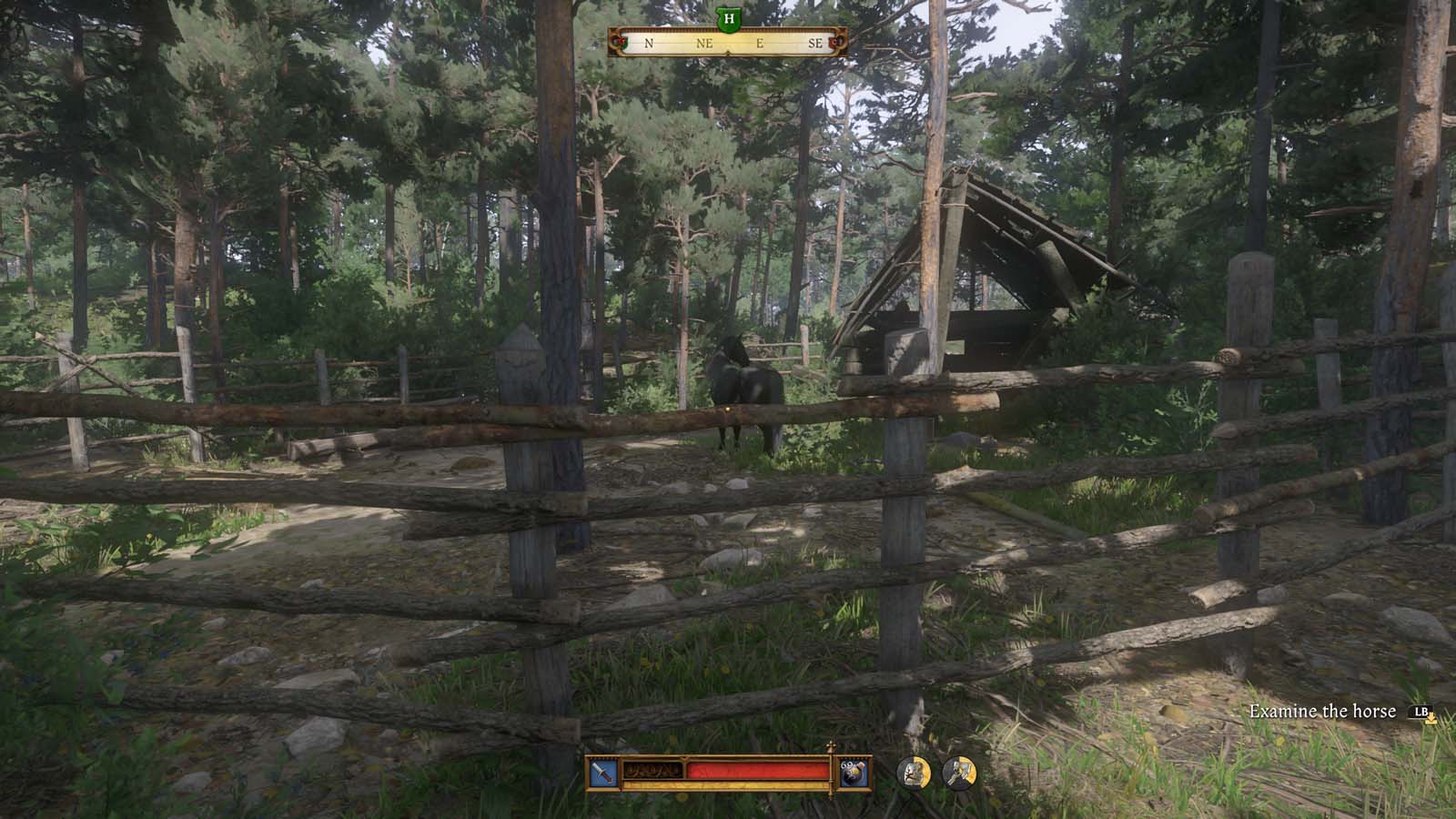Select the sword weapon slot icon
The width and height of the screenshot is (1456, 819).
click(x=602, y=772)
